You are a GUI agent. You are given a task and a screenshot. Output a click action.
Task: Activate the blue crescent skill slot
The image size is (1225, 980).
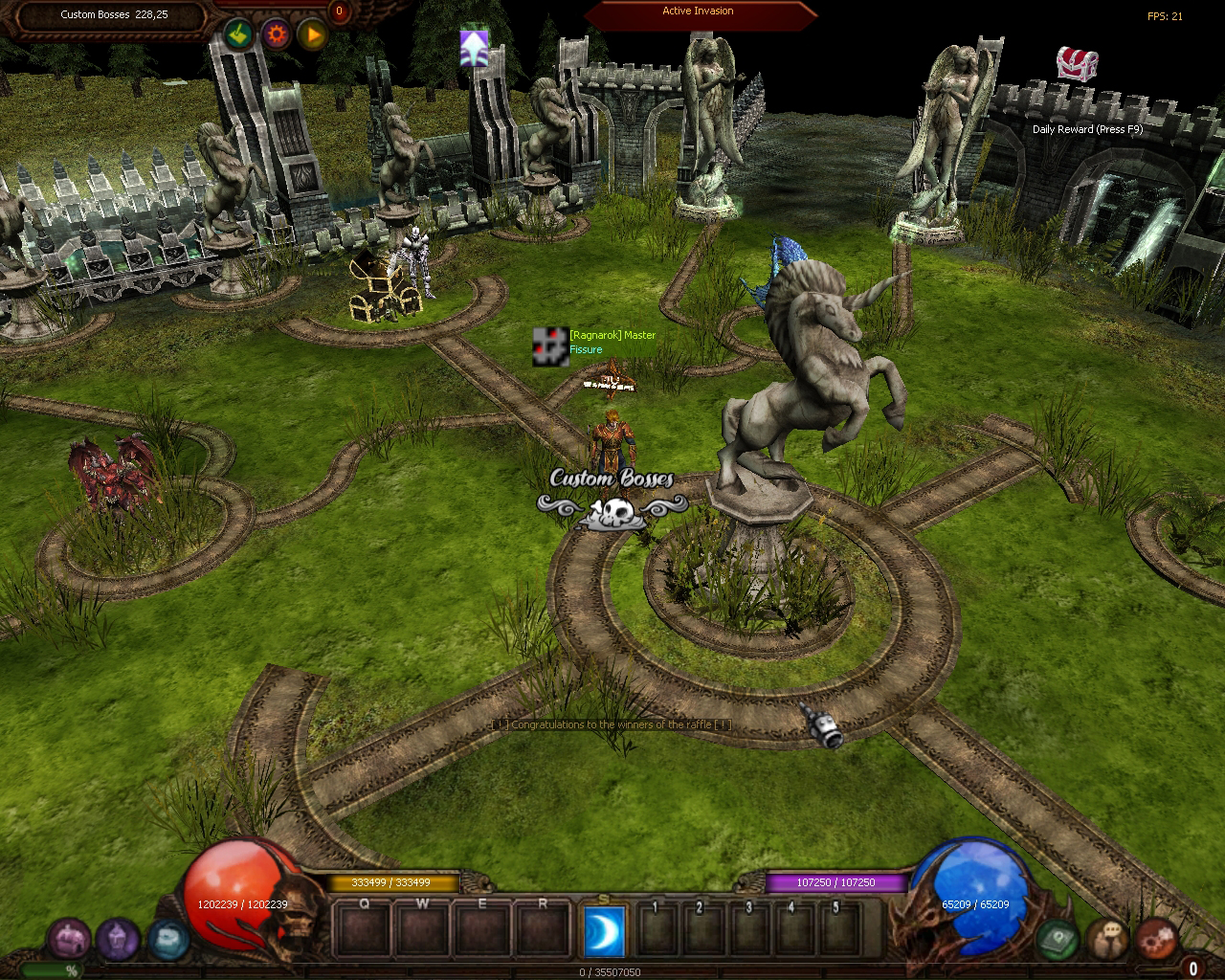(x=605, y=931)
